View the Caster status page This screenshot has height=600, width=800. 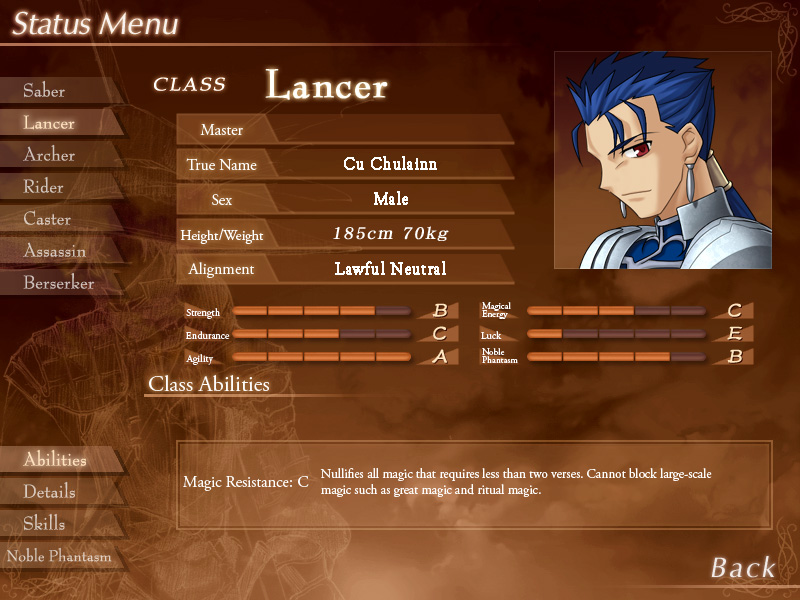pos(48,219)
